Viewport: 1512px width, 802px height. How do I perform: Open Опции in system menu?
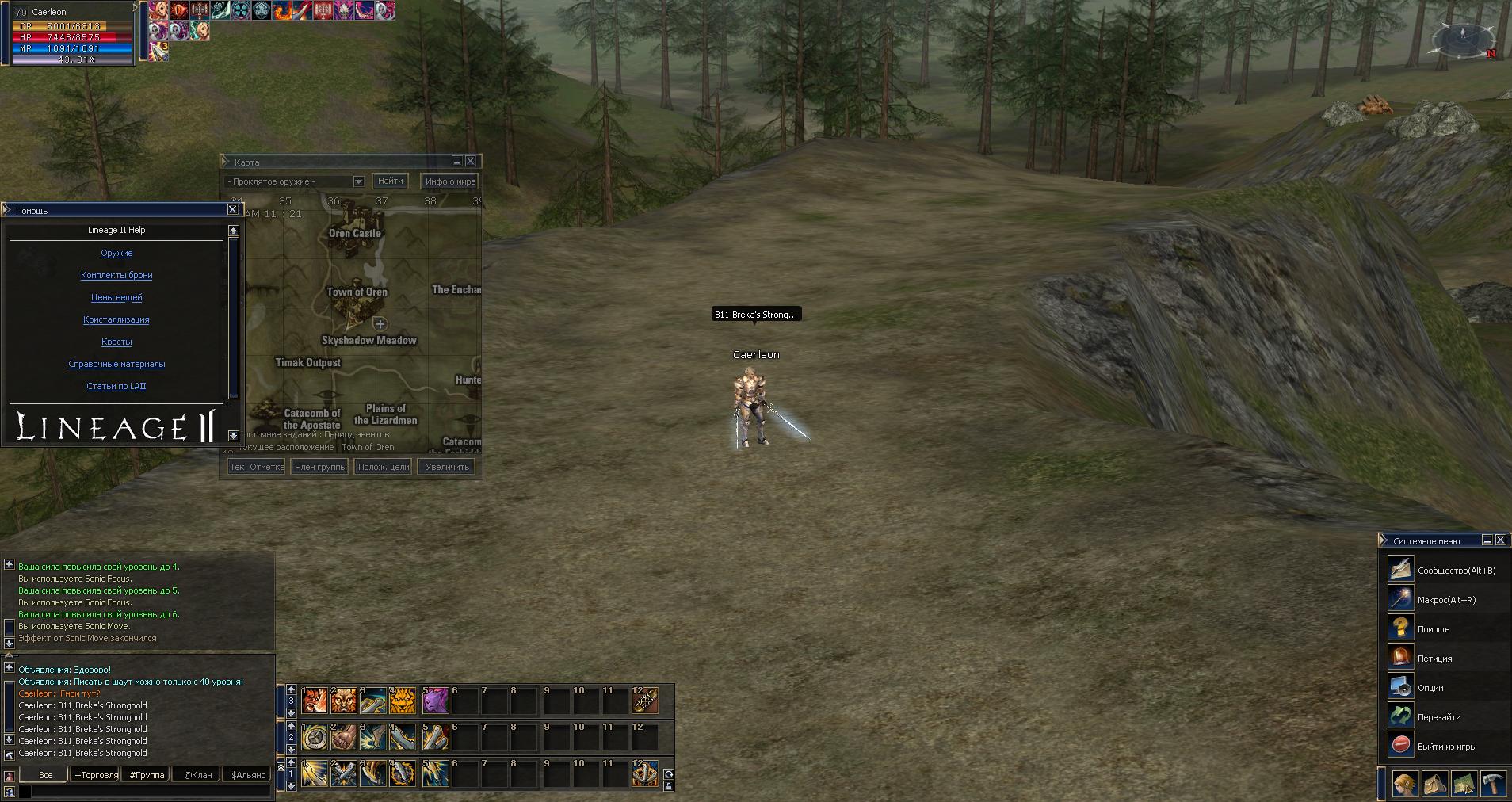[x=1430, y=688]
